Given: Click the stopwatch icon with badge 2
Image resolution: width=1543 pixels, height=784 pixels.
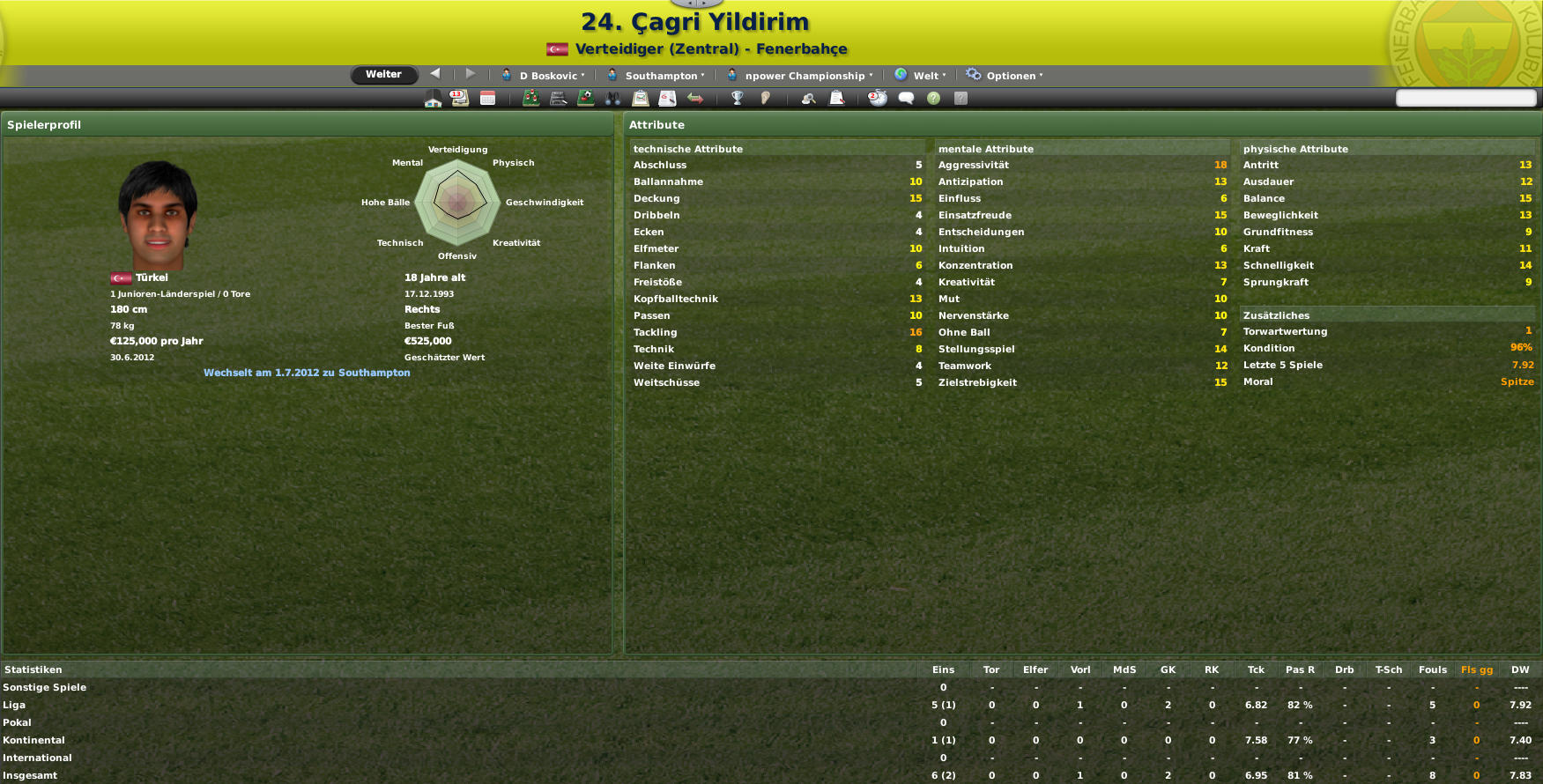Looking at the screenshot, I should coord(878,99).
